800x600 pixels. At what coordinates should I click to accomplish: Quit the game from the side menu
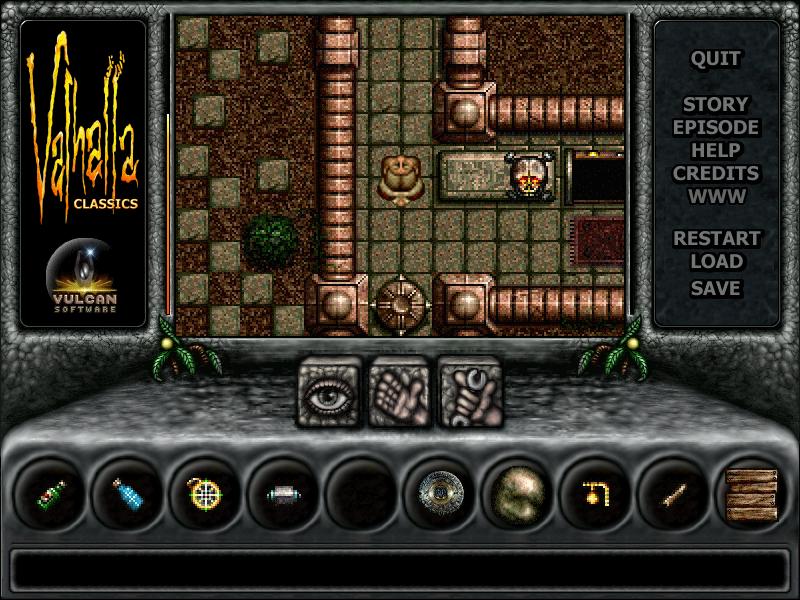point(716,58)
